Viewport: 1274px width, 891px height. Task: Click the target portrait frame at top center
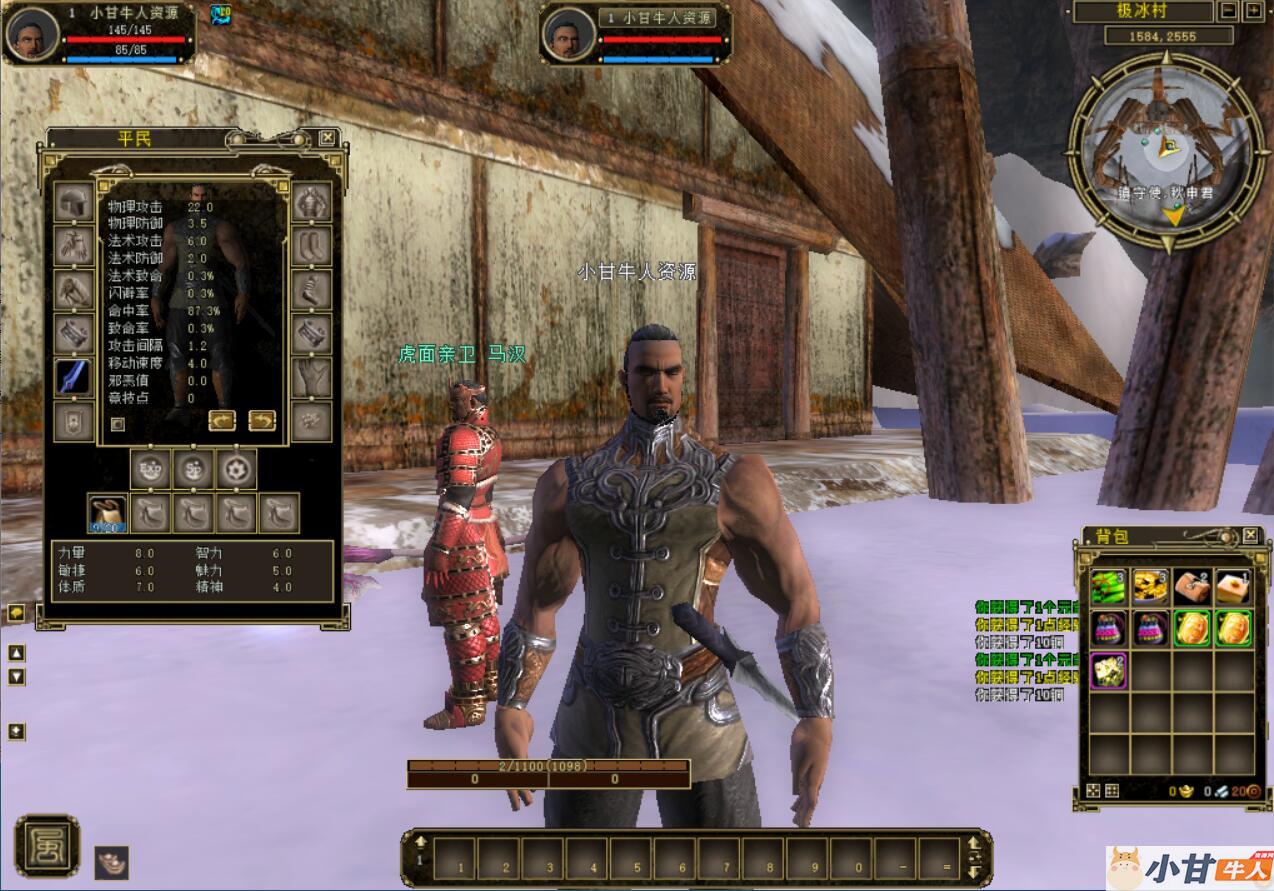coord(568,35)
